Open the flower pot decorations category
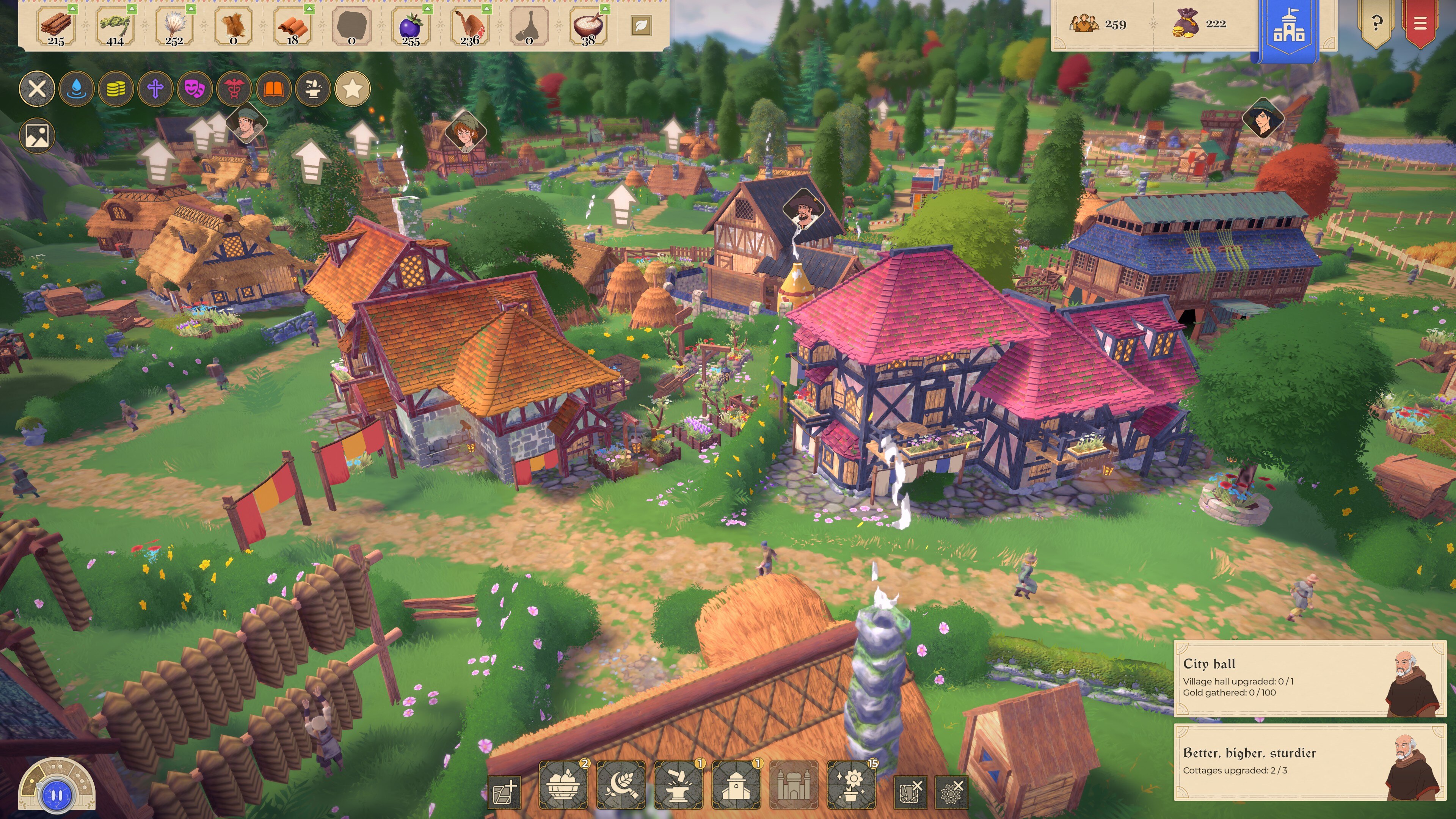Viewport: 1456px width, 819px height. point(851,785)
